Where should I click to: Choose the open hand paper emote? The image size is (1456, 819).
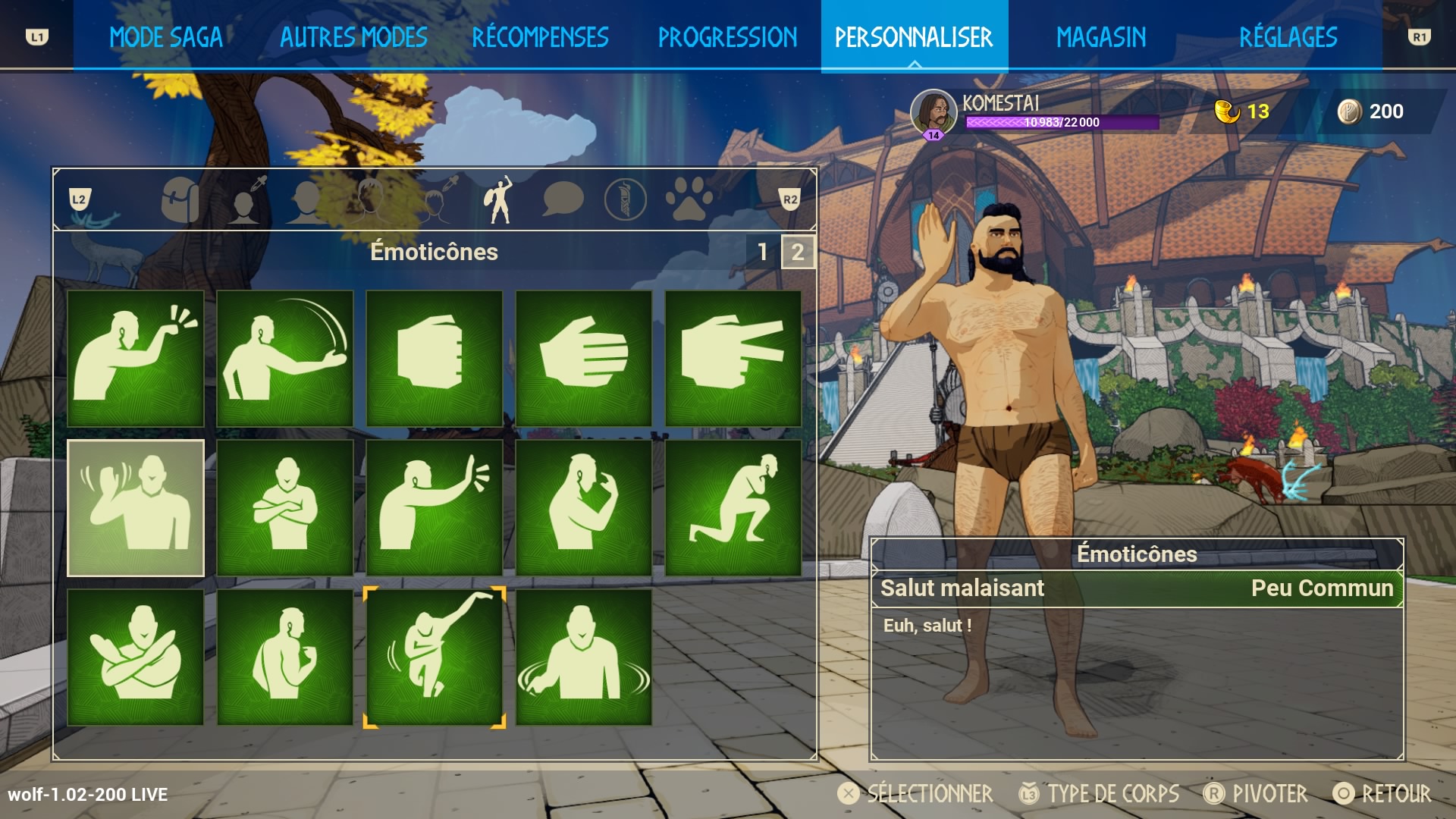[583, 358]
